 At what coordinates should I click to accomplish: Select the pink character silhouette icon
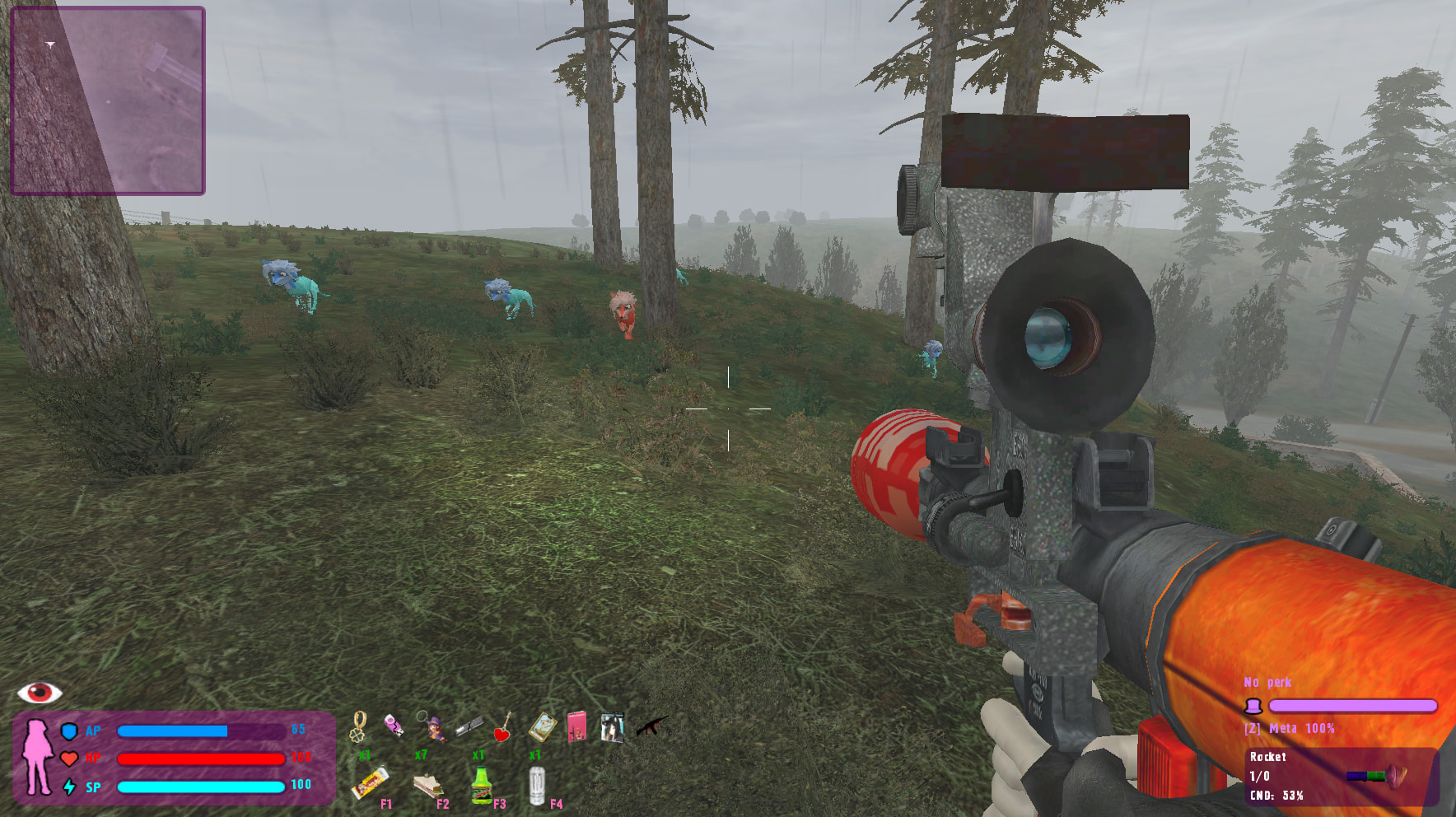(37, 757)
